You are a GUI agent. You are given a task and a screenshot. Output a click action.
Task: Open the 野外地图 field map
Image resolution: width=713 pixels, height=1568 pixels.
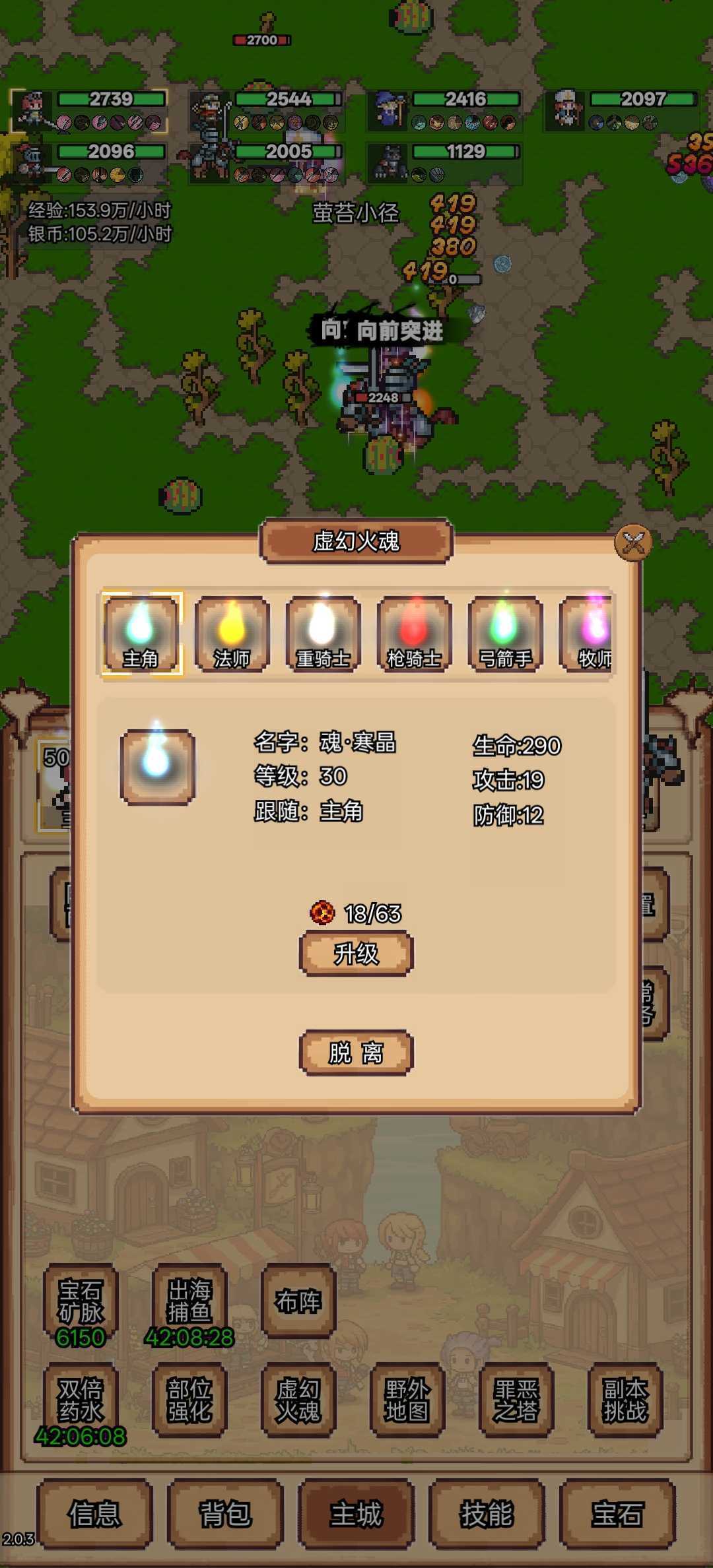[x=407, y=1400]
